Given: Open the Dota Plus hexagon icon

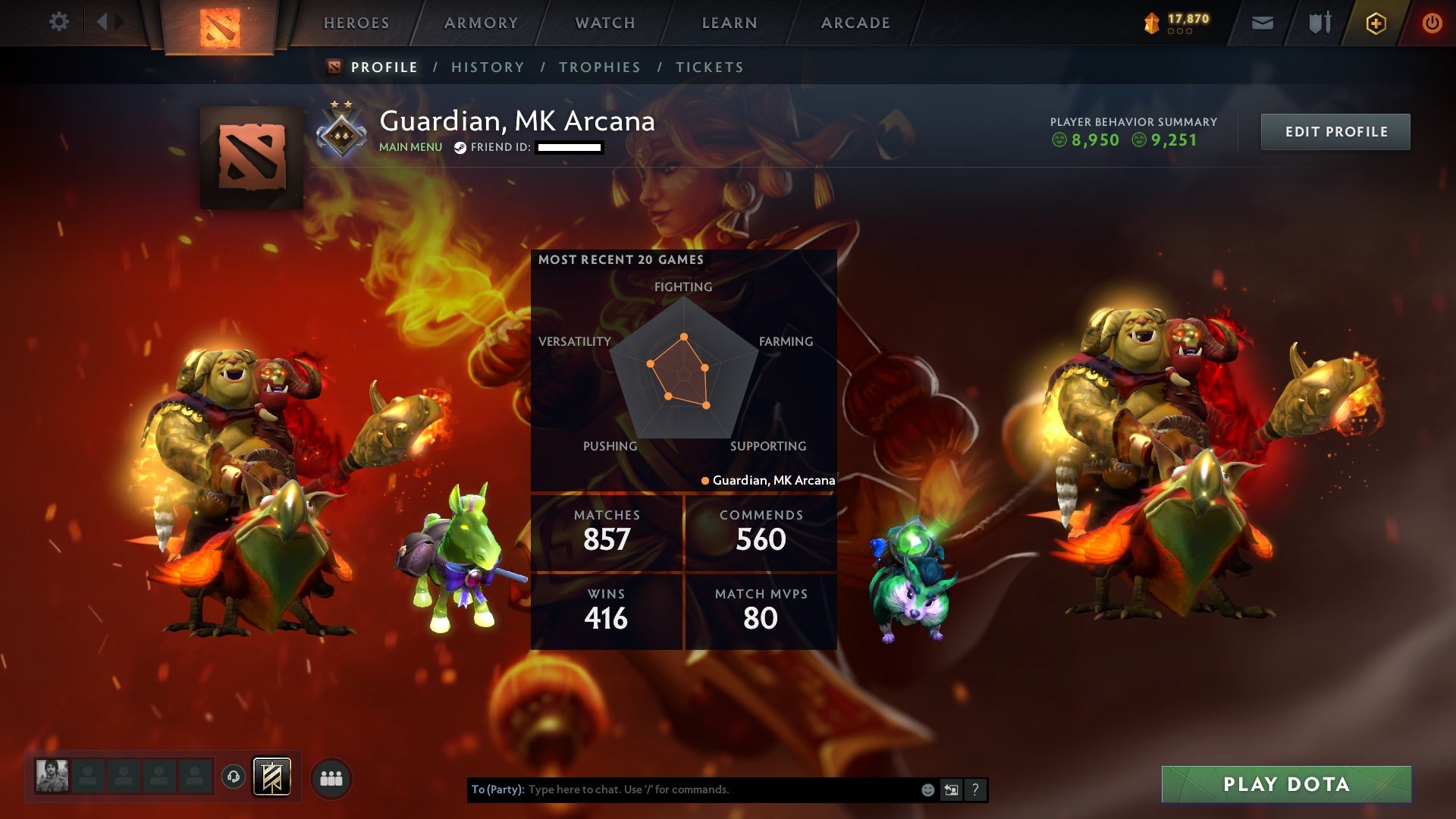Looking at the screenshot, I should tap(1376, 23).
